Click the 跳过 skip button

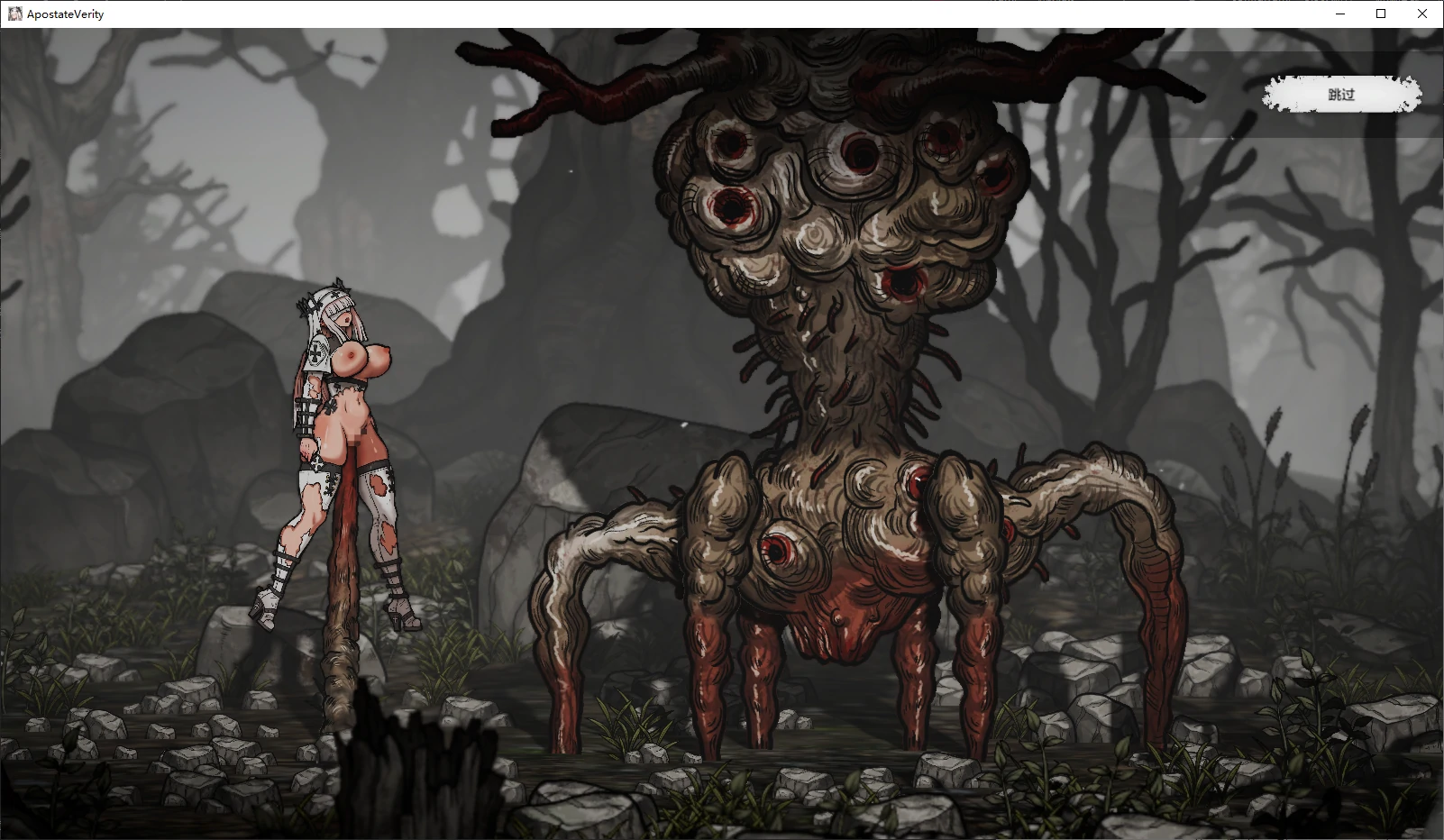coord(1341,95)
